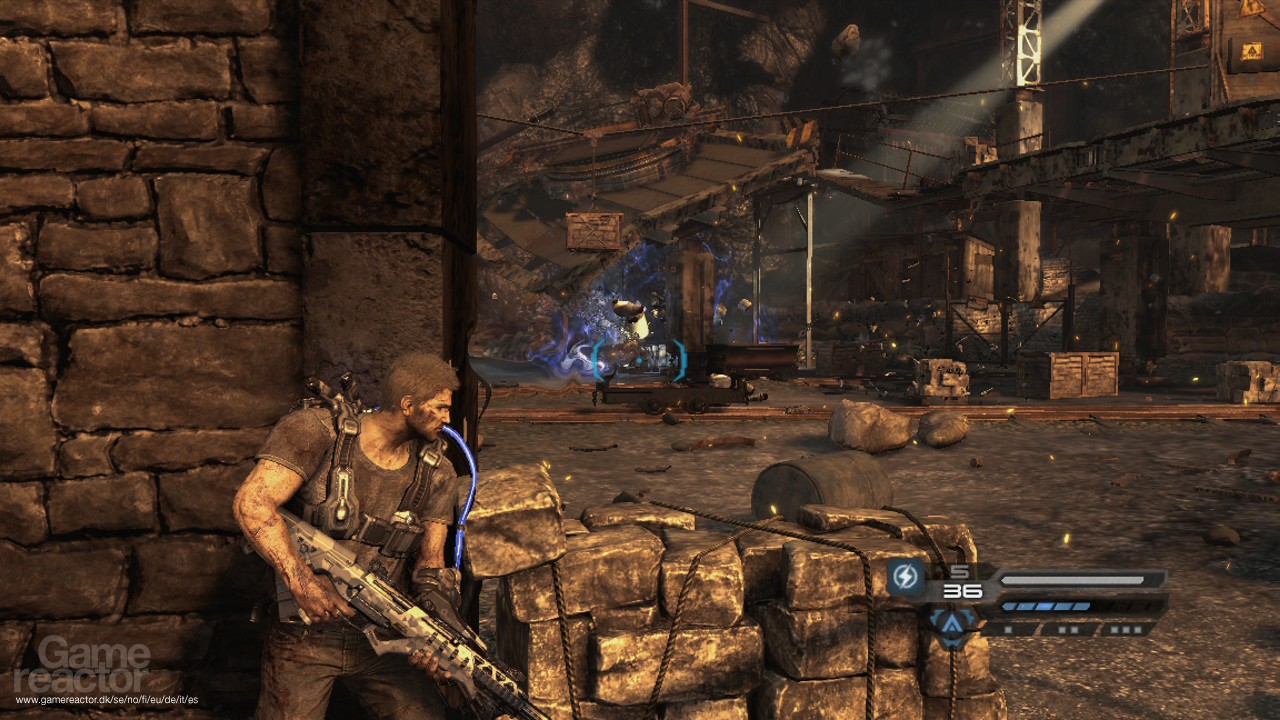Click the lightning bolt leash energy icon

pos(906,576)
